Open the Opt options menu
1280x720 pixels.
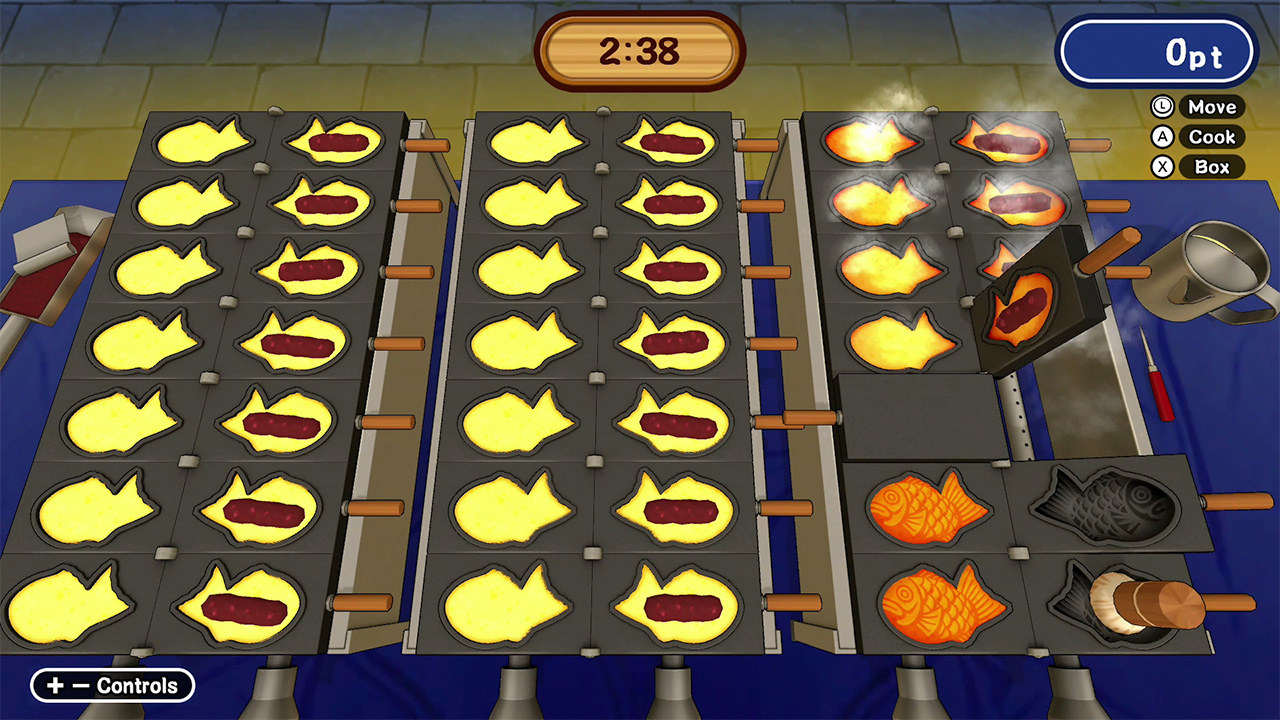1157,52
